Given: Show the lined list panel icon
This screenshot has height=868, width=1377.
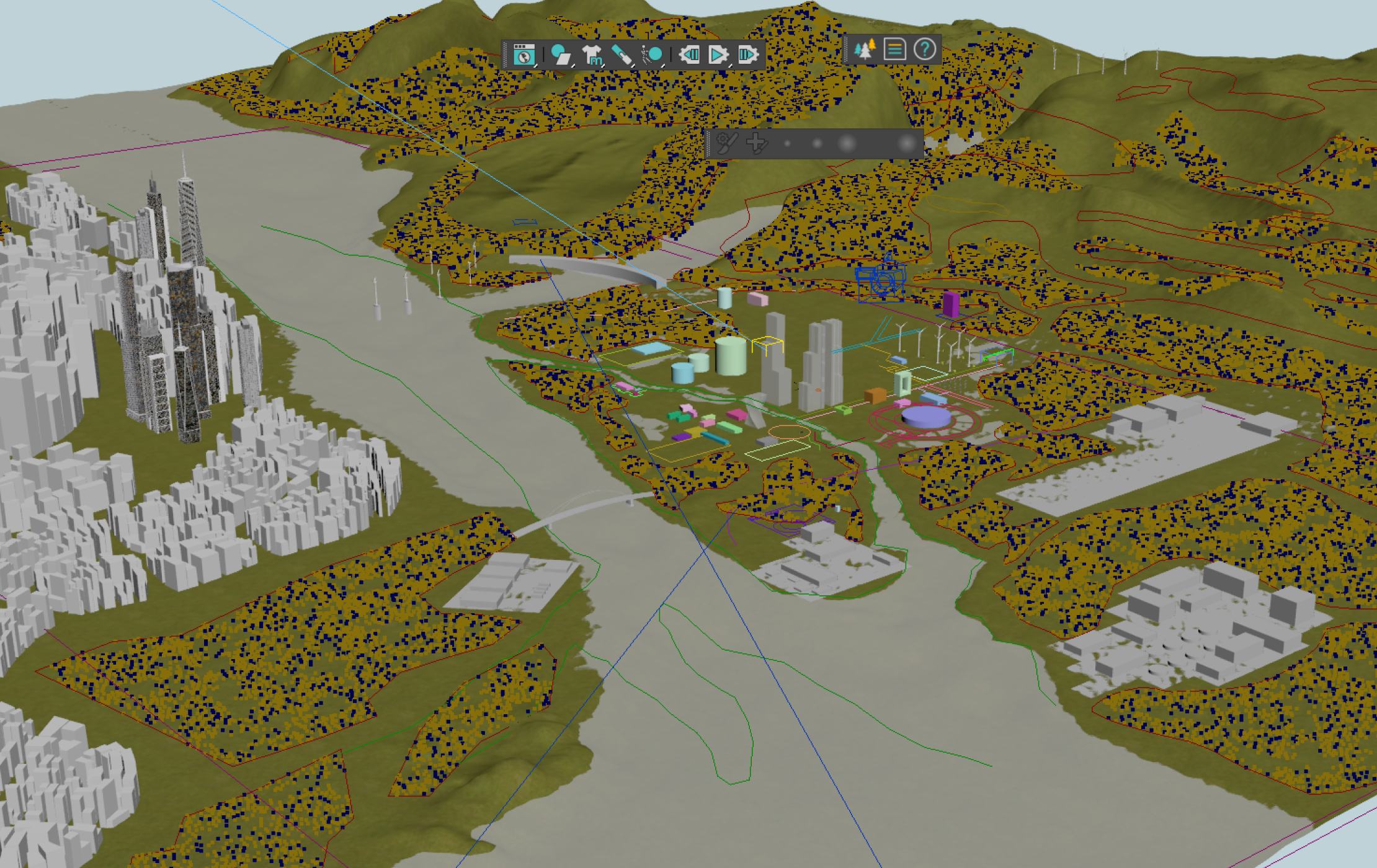Looking at the screenshot, I should tap(894, 49).
